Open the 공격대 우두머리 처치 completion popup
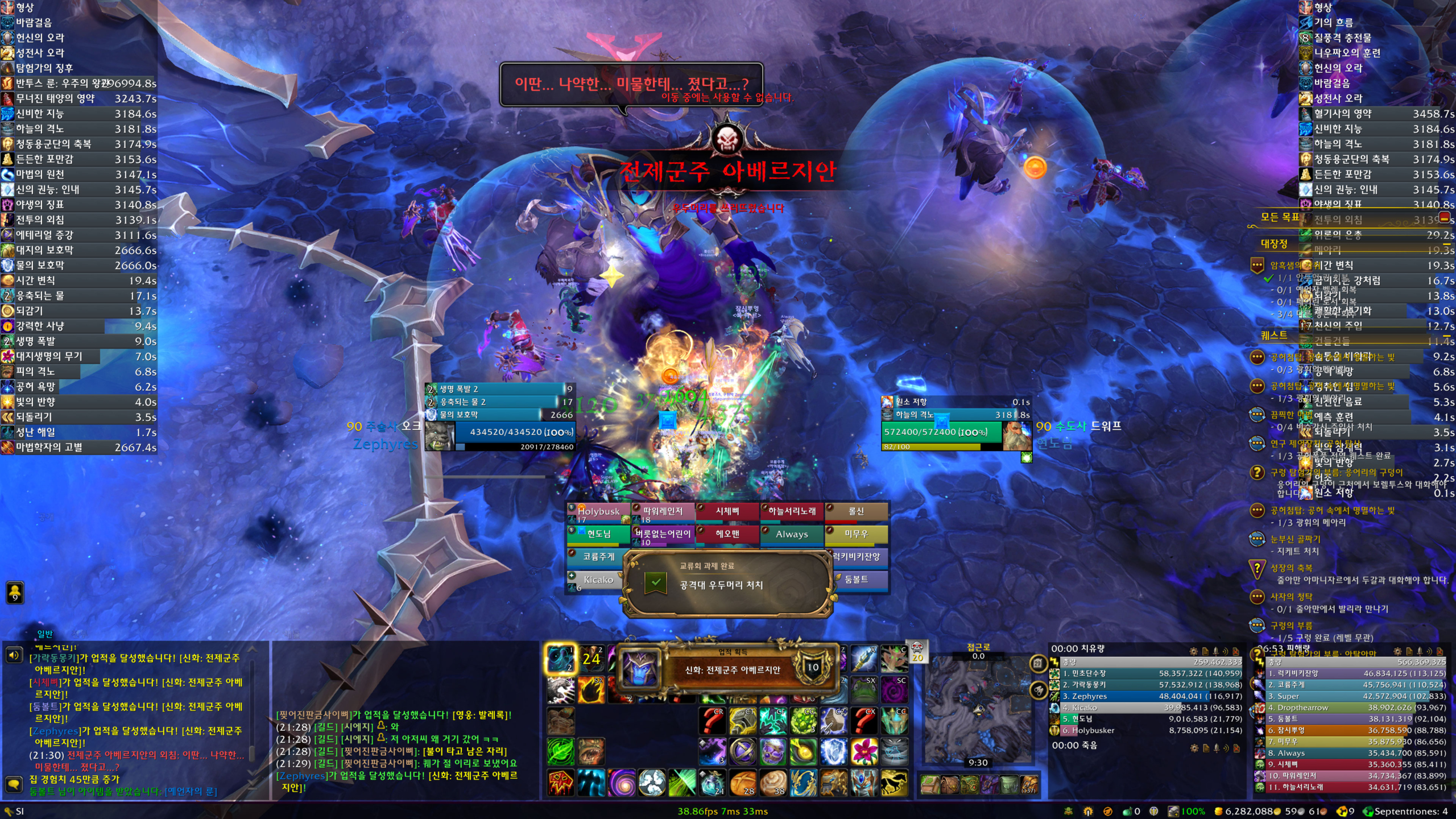 [x=728, y=584]
